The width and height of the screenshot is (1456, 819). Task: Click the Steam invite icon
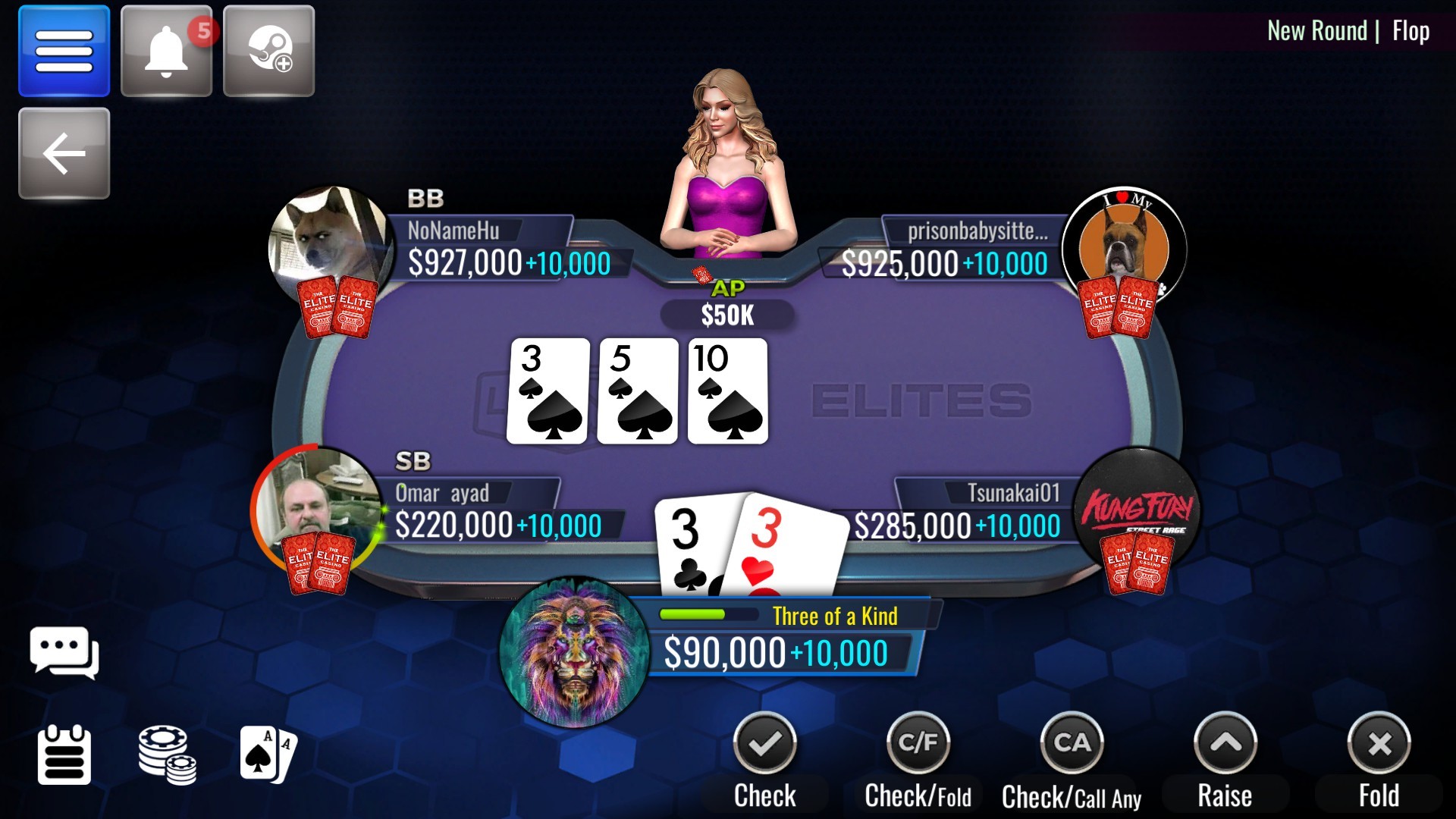[268, 50]
